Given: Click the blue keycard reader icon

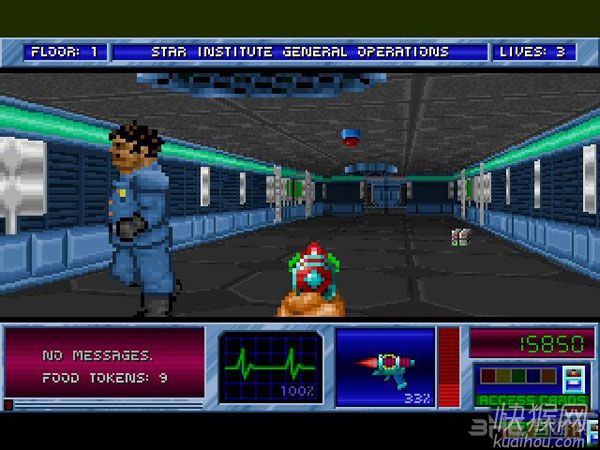Looking at the screenshot, I should [574, 380].
